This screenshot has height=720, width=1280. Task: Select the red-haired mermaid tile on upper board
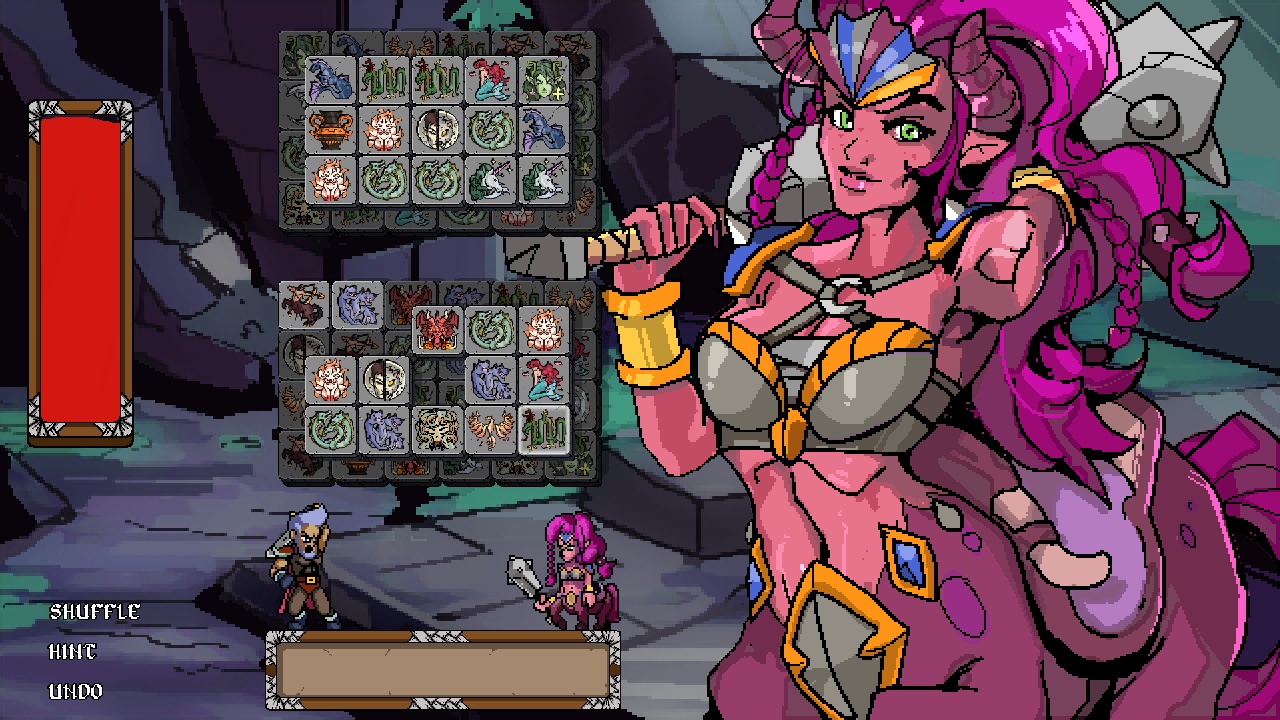(x=492, y=80)
